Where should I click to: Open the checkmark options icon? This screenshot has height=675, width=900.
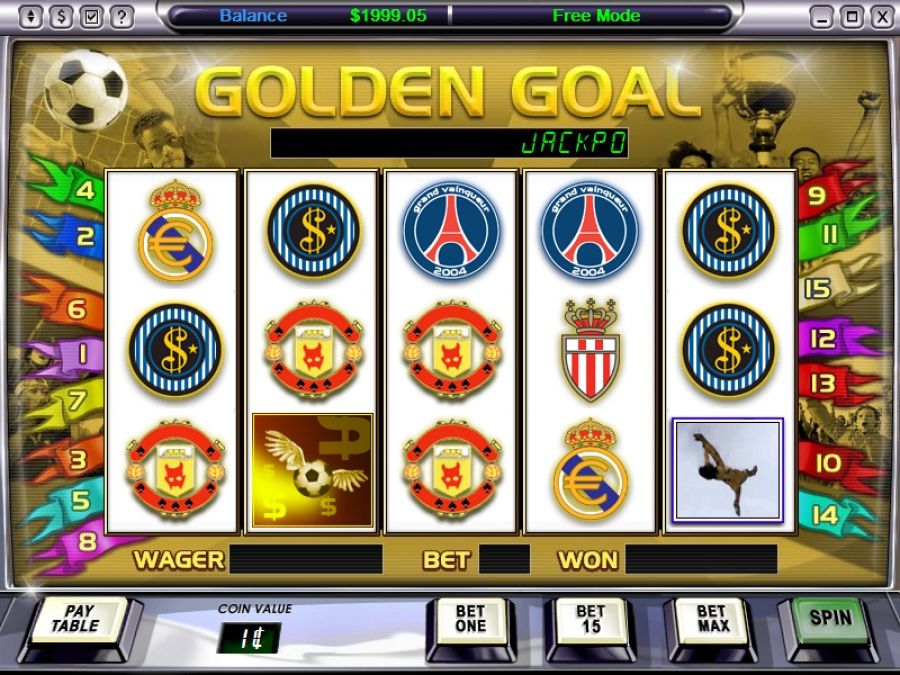click(x=91, y=17)
